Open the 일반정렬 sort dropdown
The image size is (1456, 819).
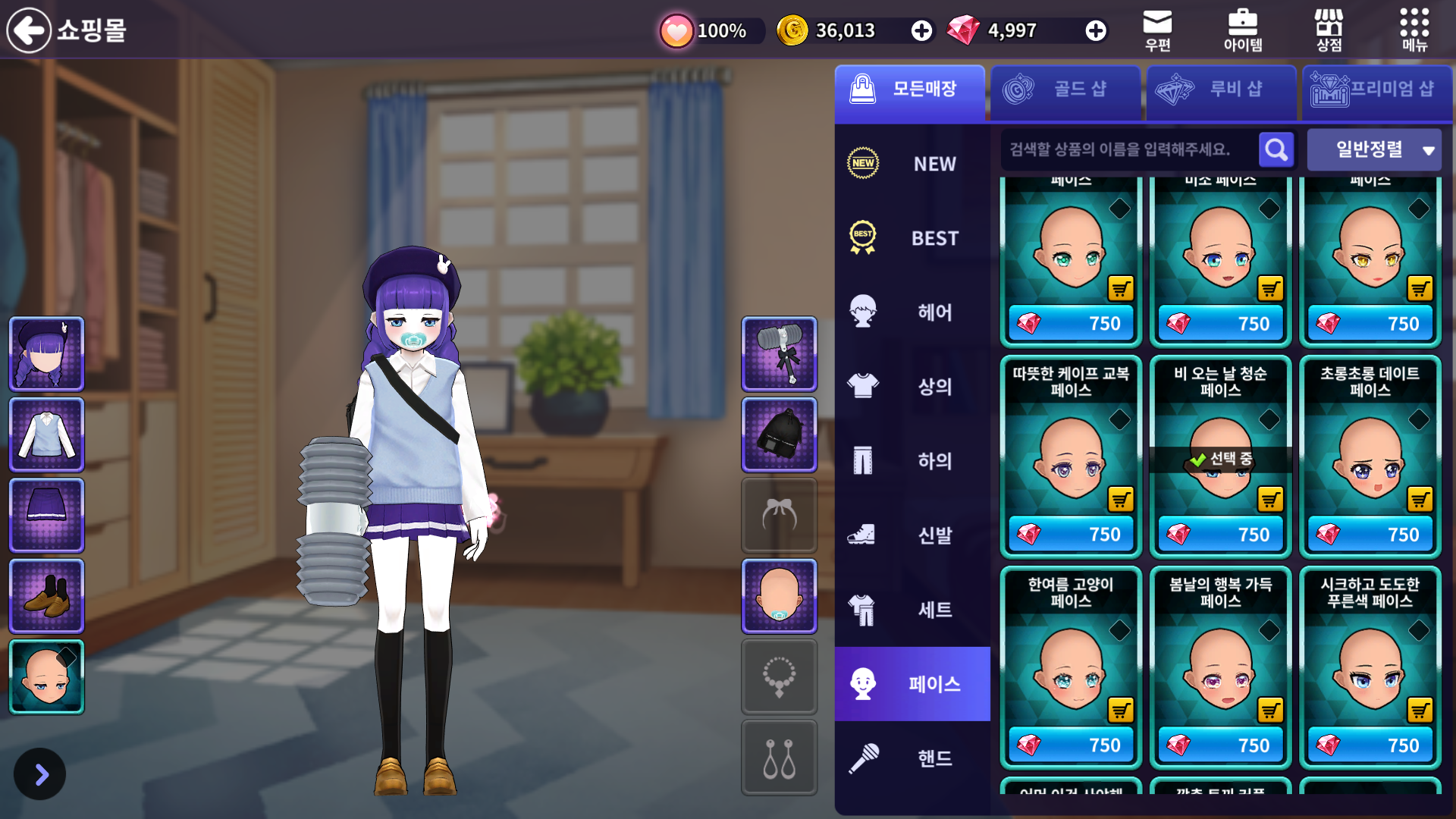pos(1373,149)
